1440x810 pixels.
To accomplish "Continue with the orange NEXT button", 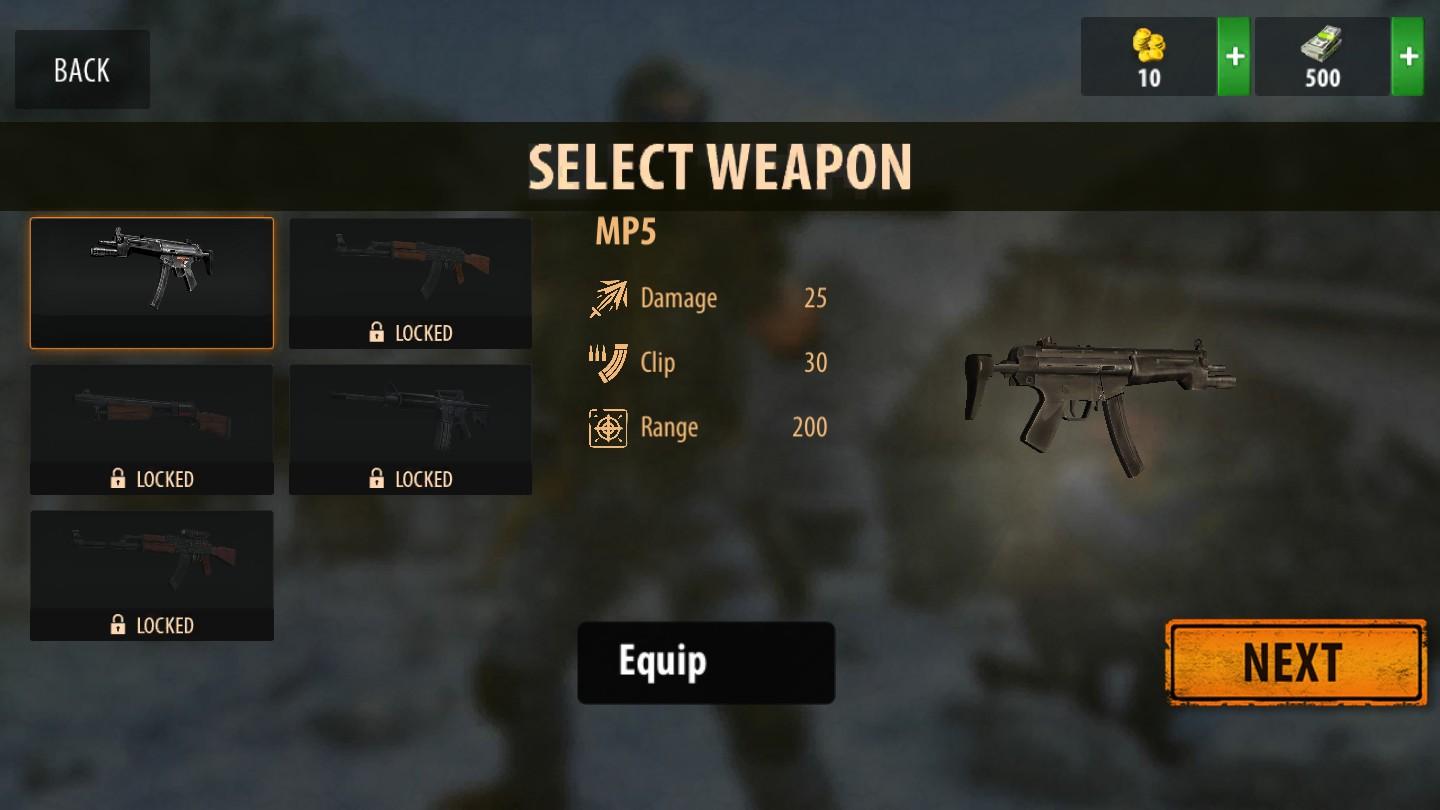I will (1296, 662).
